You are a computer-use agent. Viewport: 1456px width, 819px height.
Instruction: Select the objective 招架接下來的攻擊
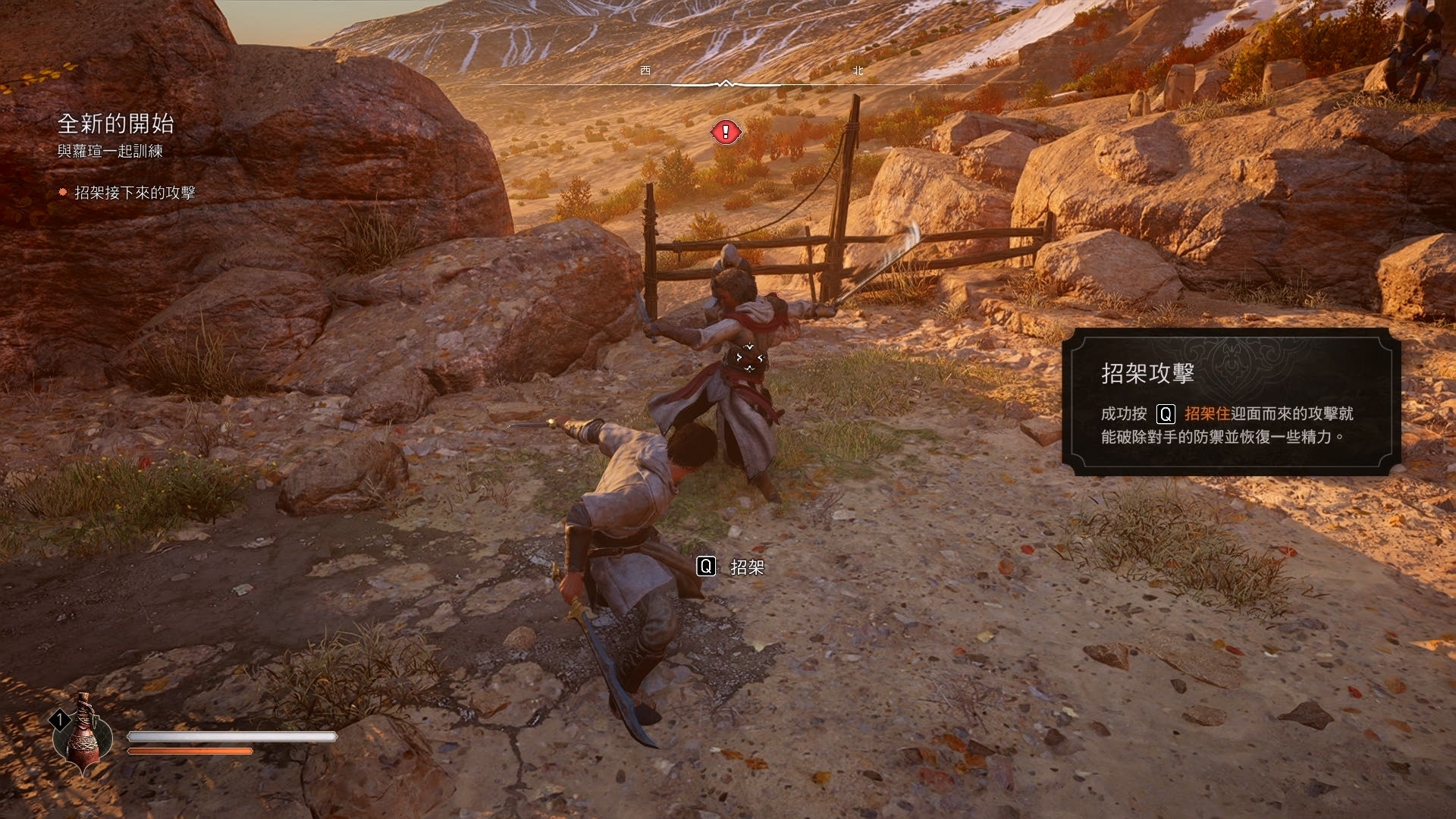(x=134, y=193)
